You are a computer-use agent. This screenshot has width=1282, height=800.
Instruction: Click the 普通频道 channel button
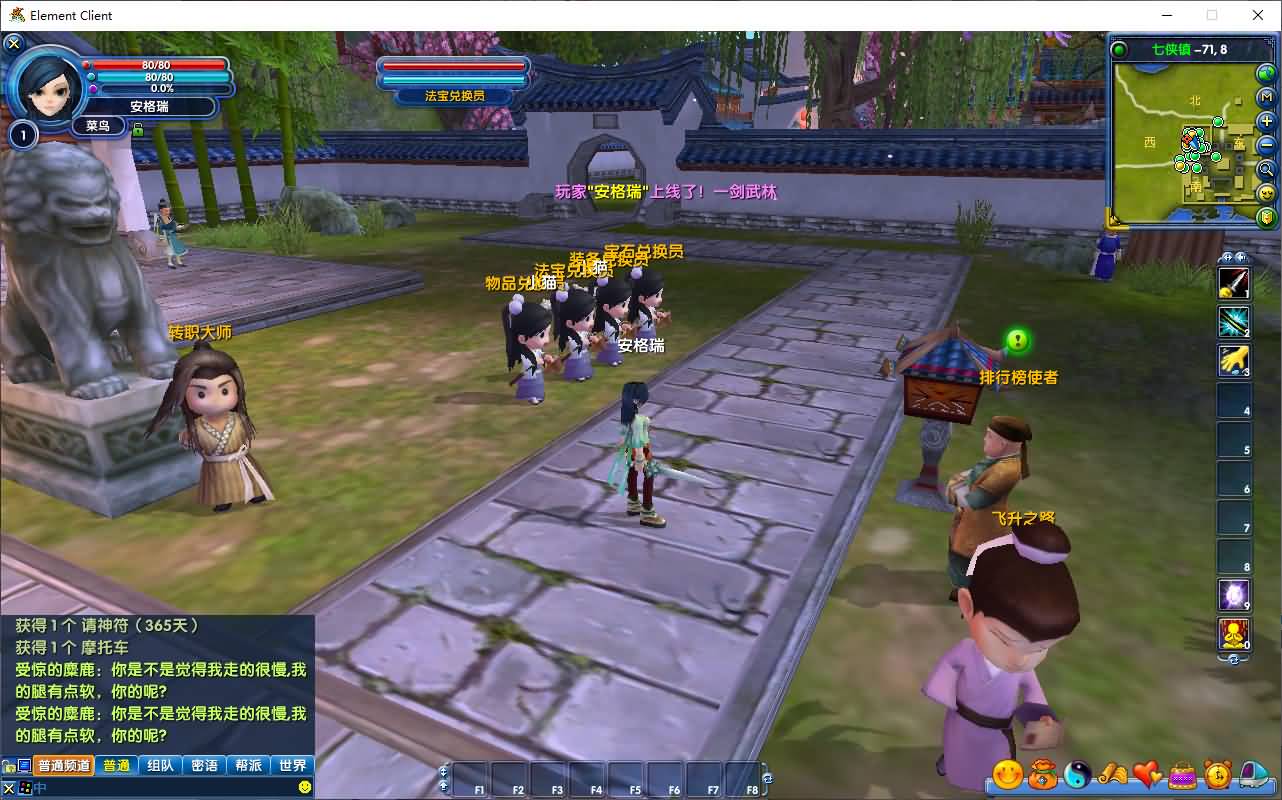pyautogui.click(x=64, y=765)
